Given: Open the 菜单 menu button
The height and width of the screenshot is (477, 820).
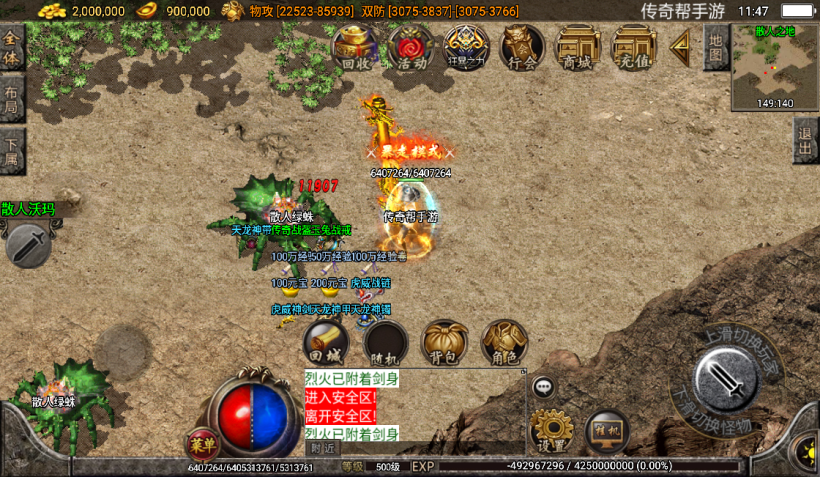Looking at the screenshot, I should tap(203, 444).
